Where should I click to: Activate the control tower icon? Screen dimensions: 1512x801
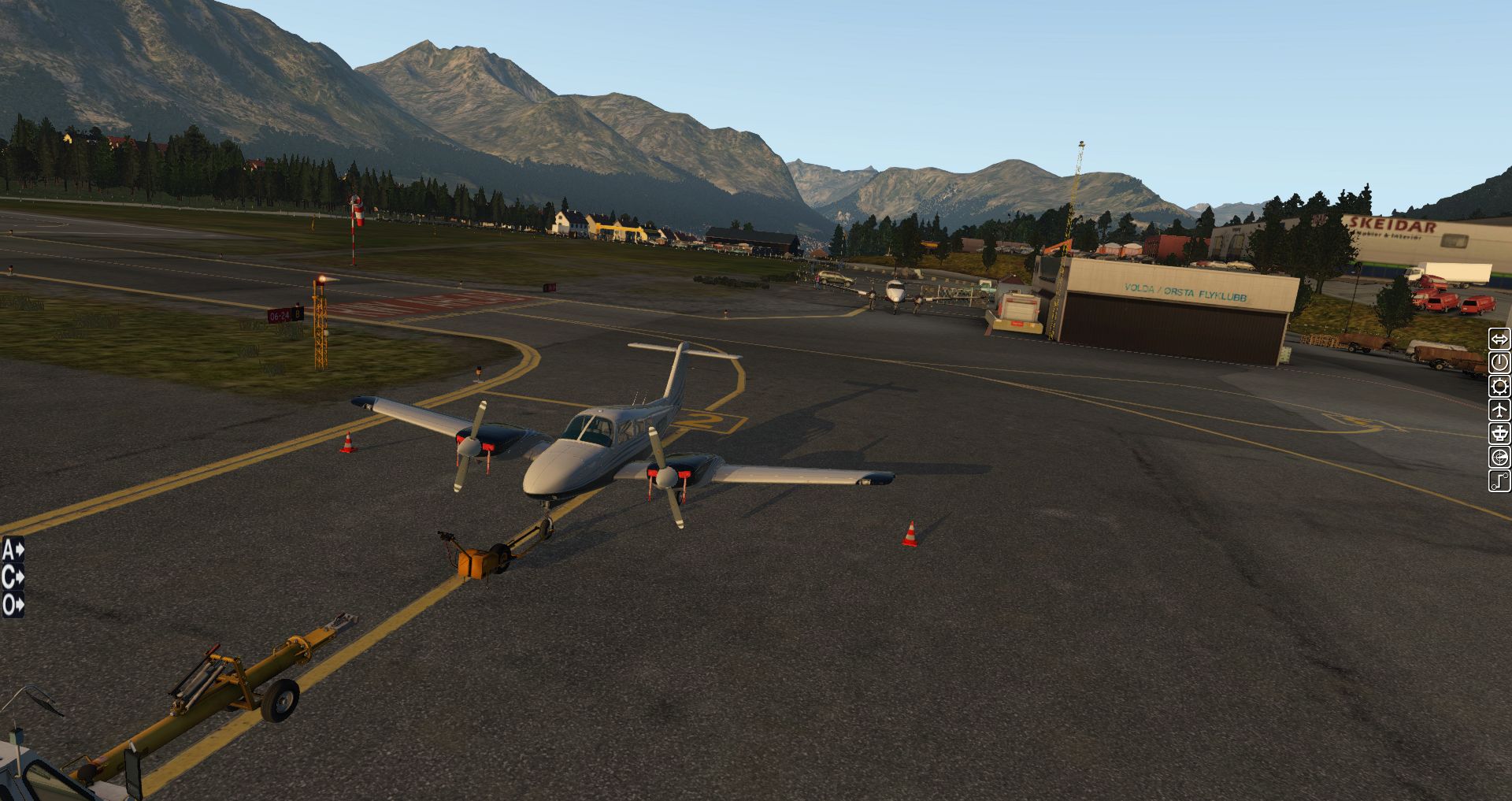pos(1499,434)
